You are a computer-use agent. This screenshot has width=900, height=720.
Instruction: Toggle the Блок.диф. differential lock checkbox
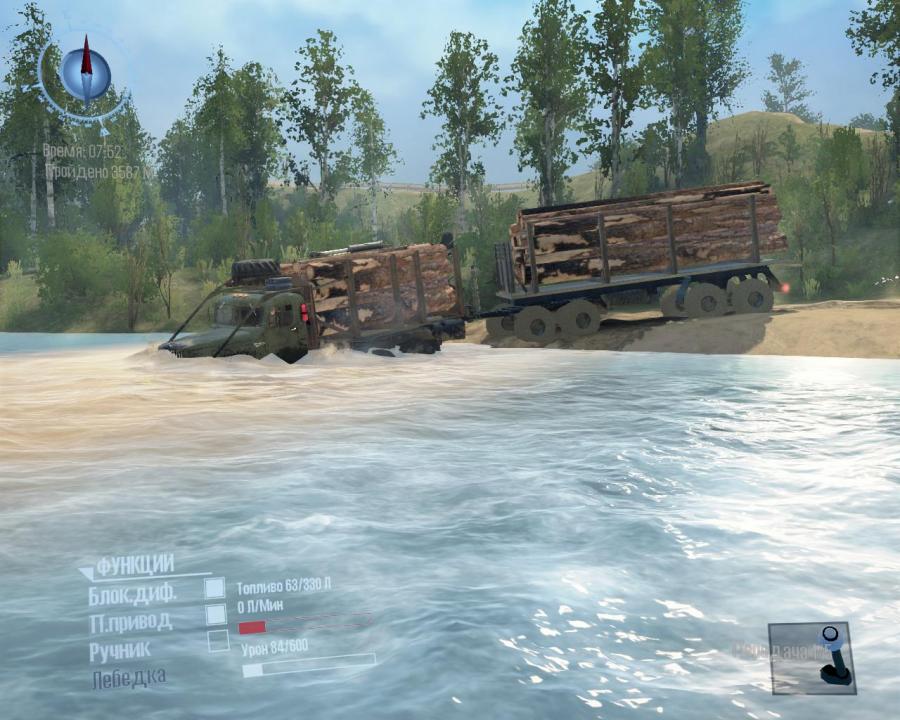point(215,588)
